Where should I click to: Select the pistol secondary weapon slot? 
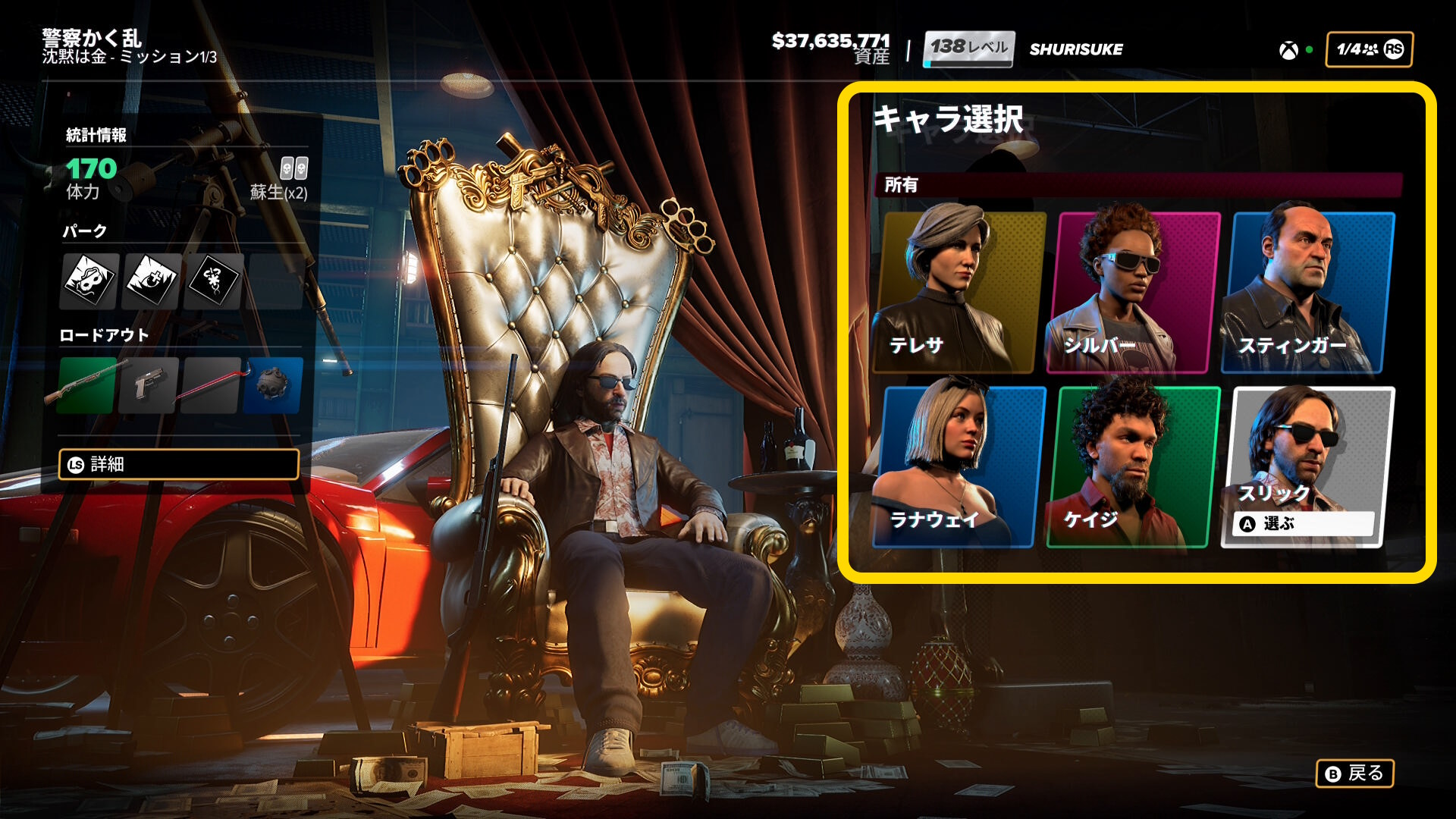149,385
